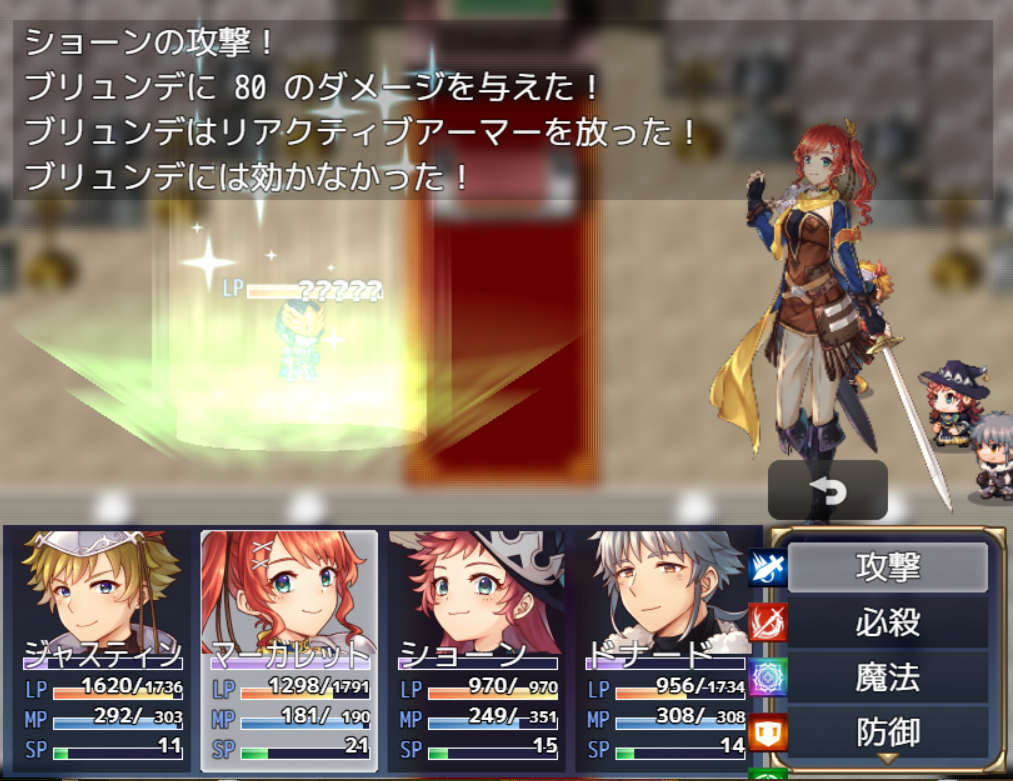The height and width of the screenshot is (781, 1013).
Task: Click the blue sword attack icon
Action: click(767, 568)
